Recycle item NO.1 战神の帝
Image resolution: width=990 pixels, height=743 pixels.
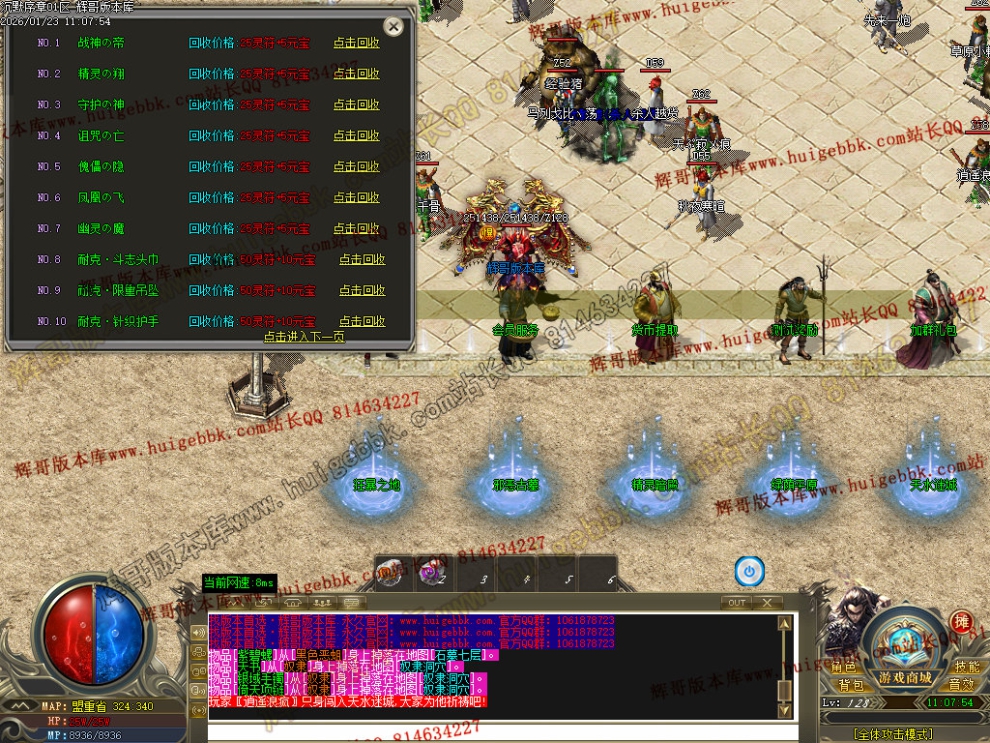(x=356, y=43)
